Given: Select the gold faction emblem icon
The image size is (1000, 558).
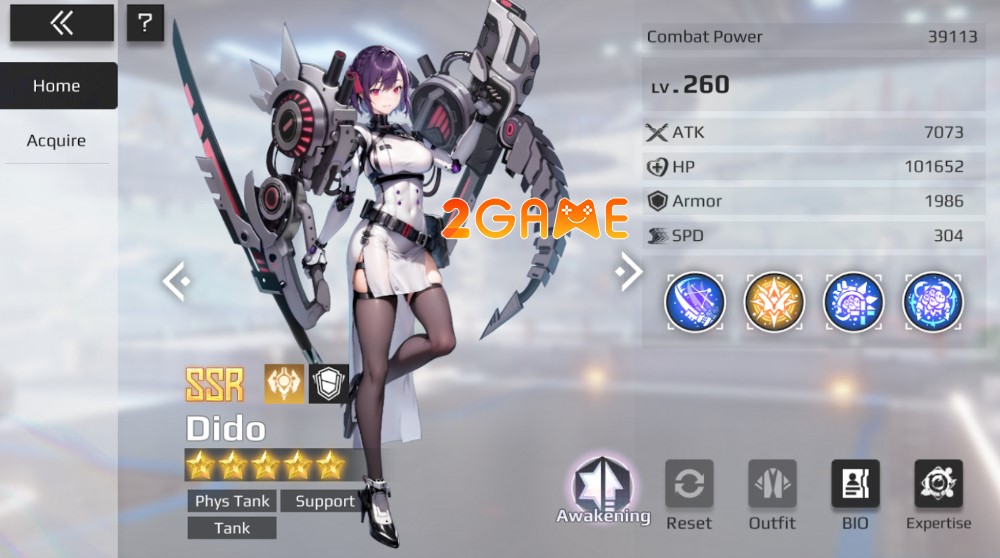Looking at the screenshot, I should (284, 383).
